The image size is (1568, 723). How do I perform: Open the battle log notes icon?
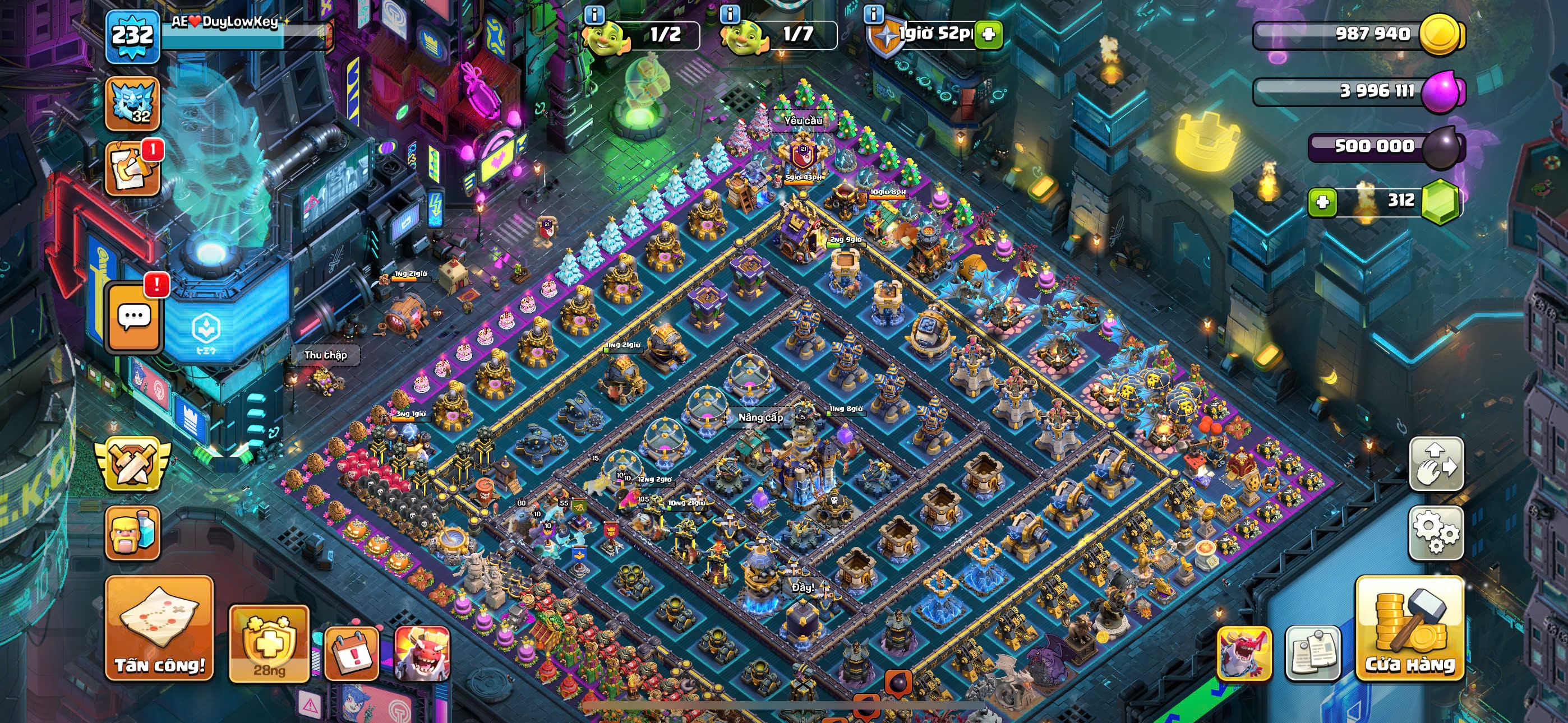[133, 169]
